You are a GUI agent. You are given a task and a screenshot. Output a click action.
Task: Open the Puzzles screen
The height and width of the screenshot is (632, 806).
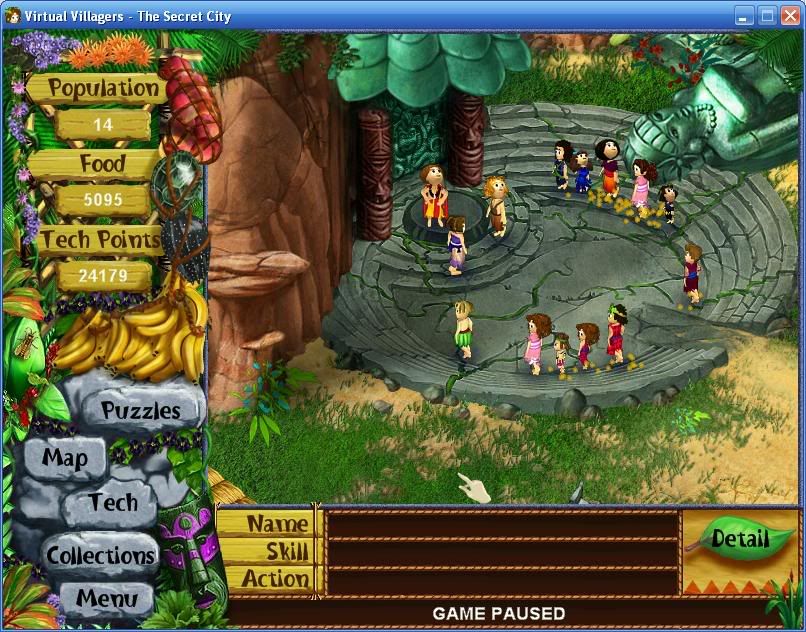tap(140, 410)
